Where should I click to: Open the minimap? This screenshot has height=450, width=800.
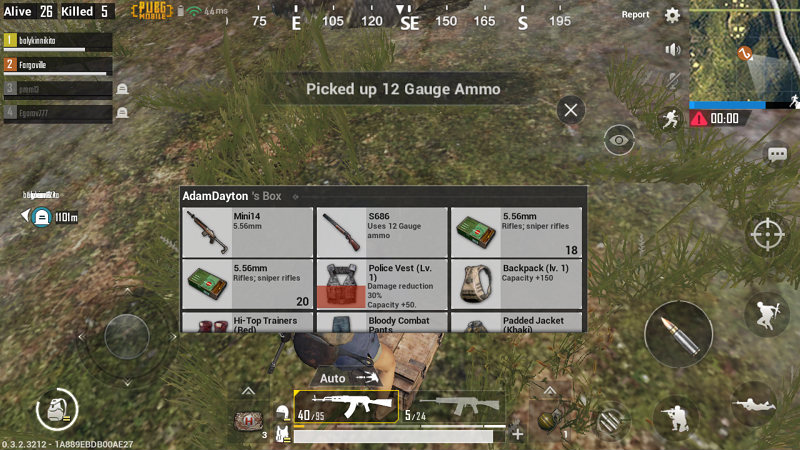click(744, 50)
